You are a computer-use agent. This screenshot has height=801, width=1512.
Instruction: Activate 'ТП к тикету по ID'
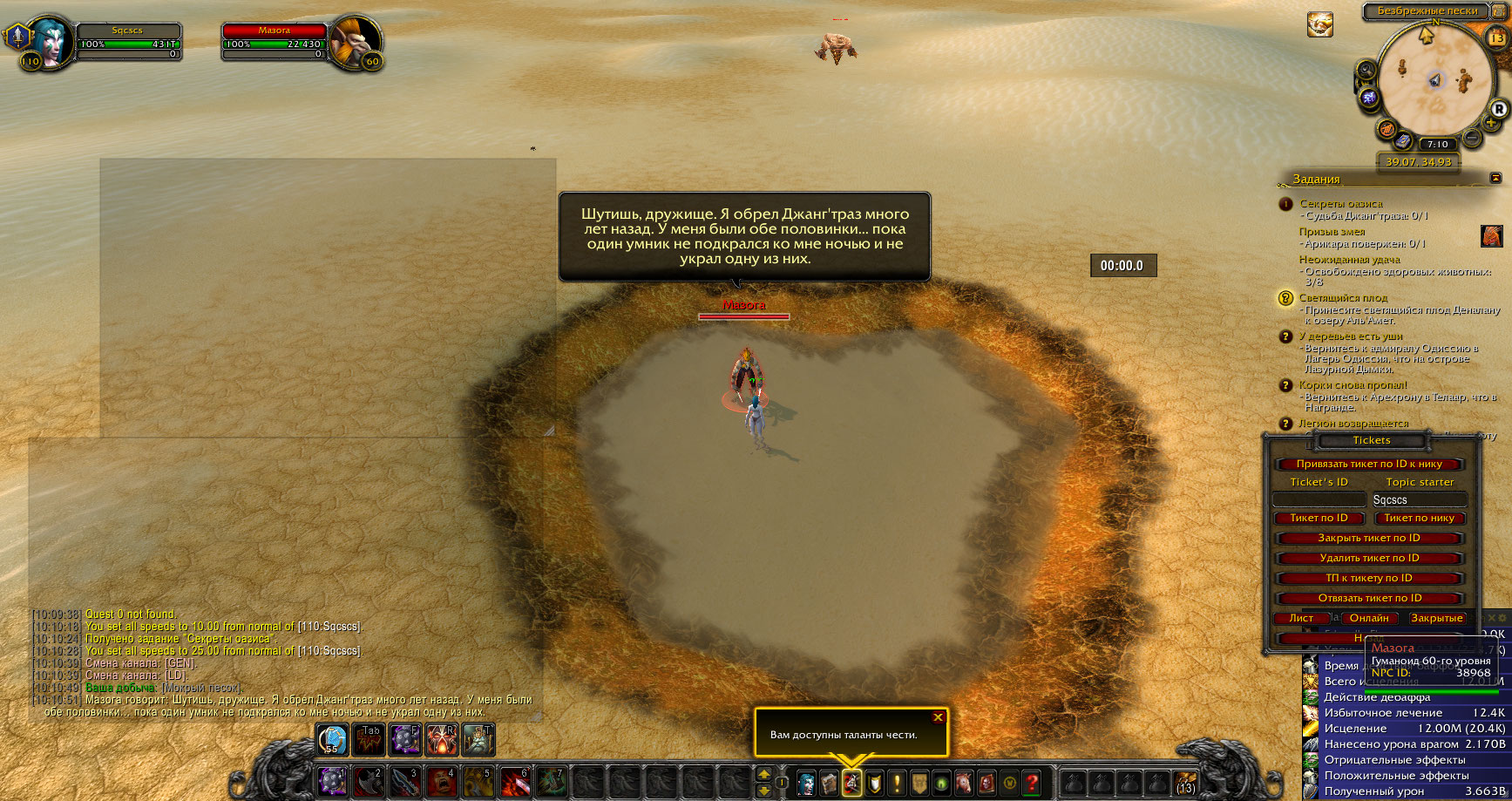click(x=1368, y=578)
